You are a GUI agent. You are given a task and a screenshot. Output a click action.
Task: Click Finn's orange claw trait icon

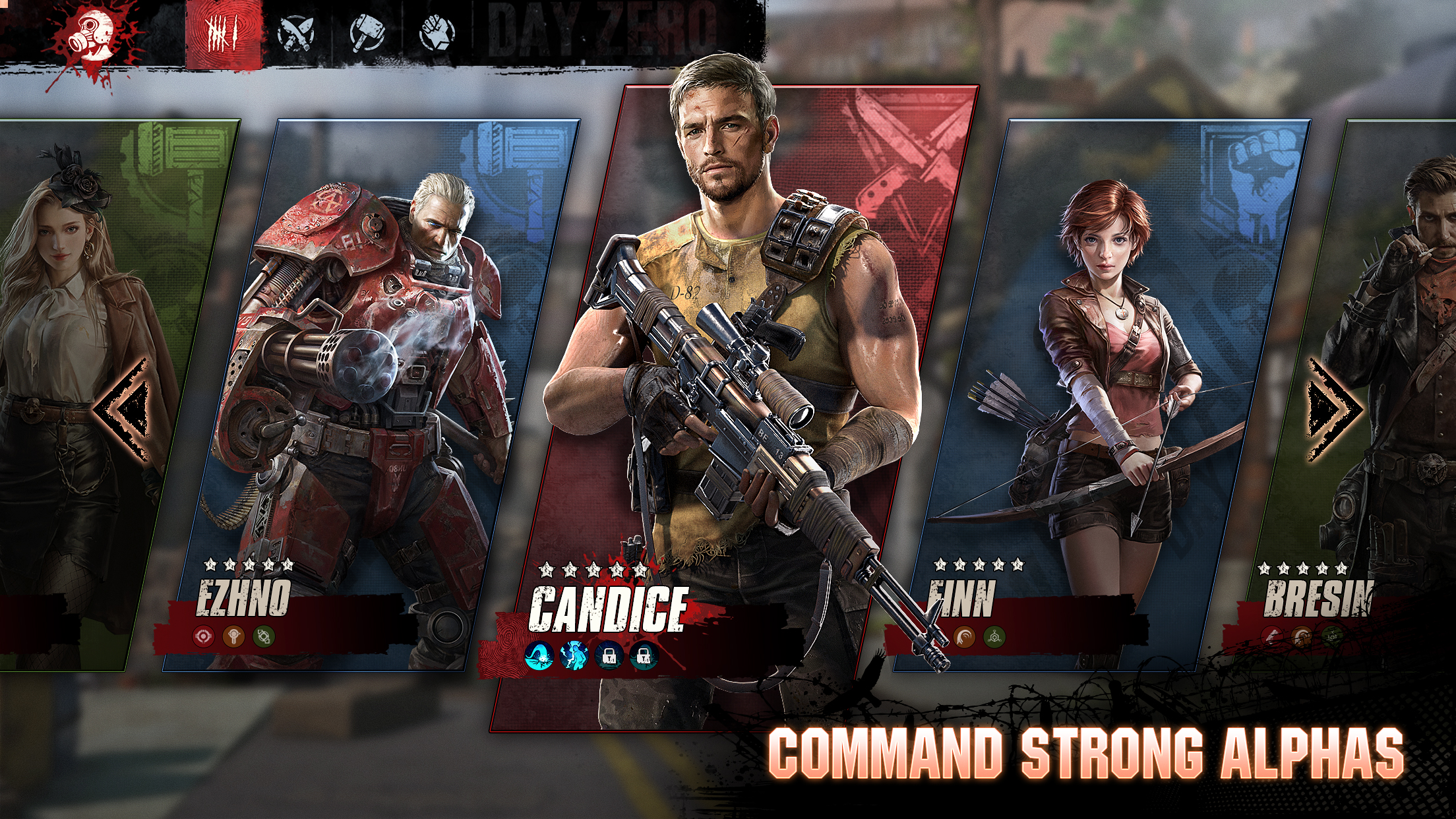[x=964, y=636]
